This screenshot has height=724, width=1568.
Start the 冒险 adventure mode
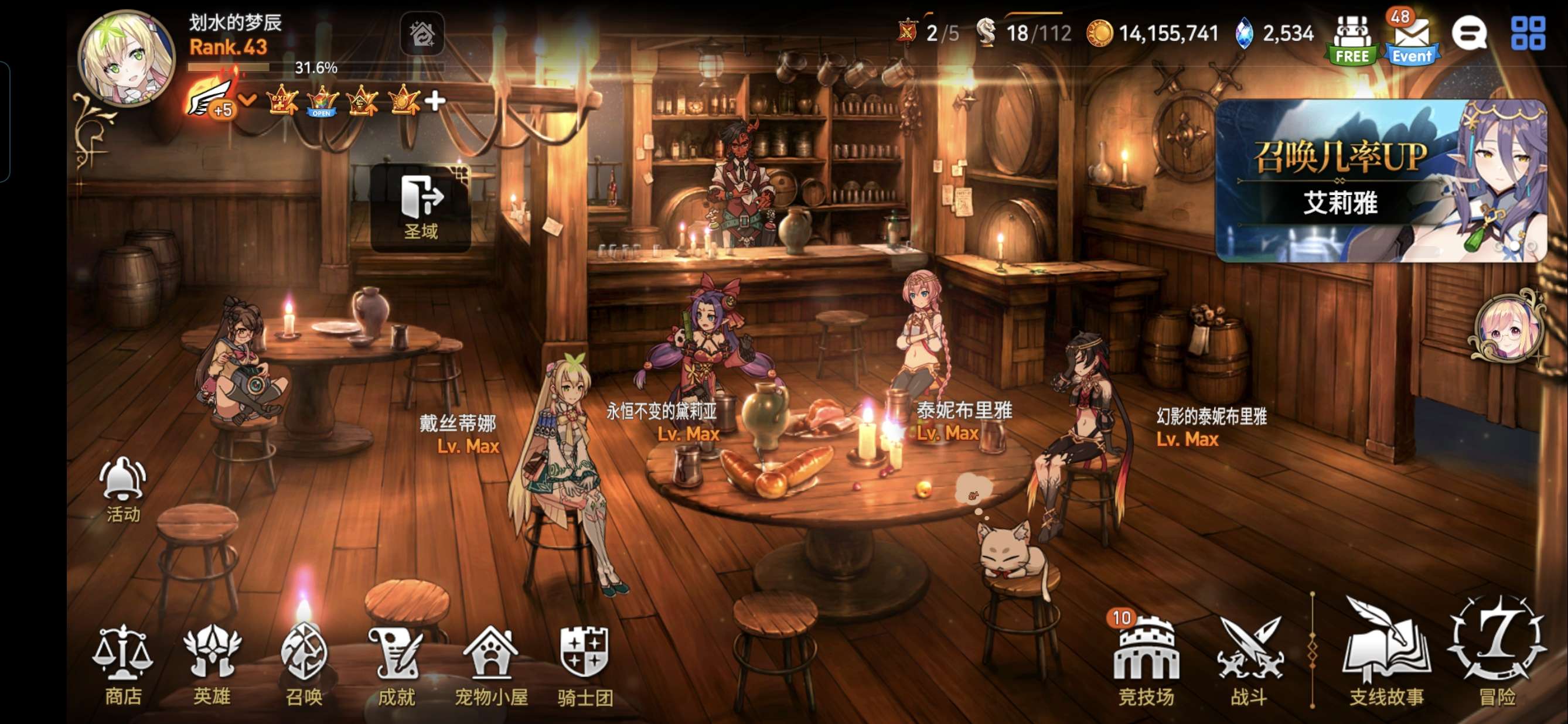1497,651
